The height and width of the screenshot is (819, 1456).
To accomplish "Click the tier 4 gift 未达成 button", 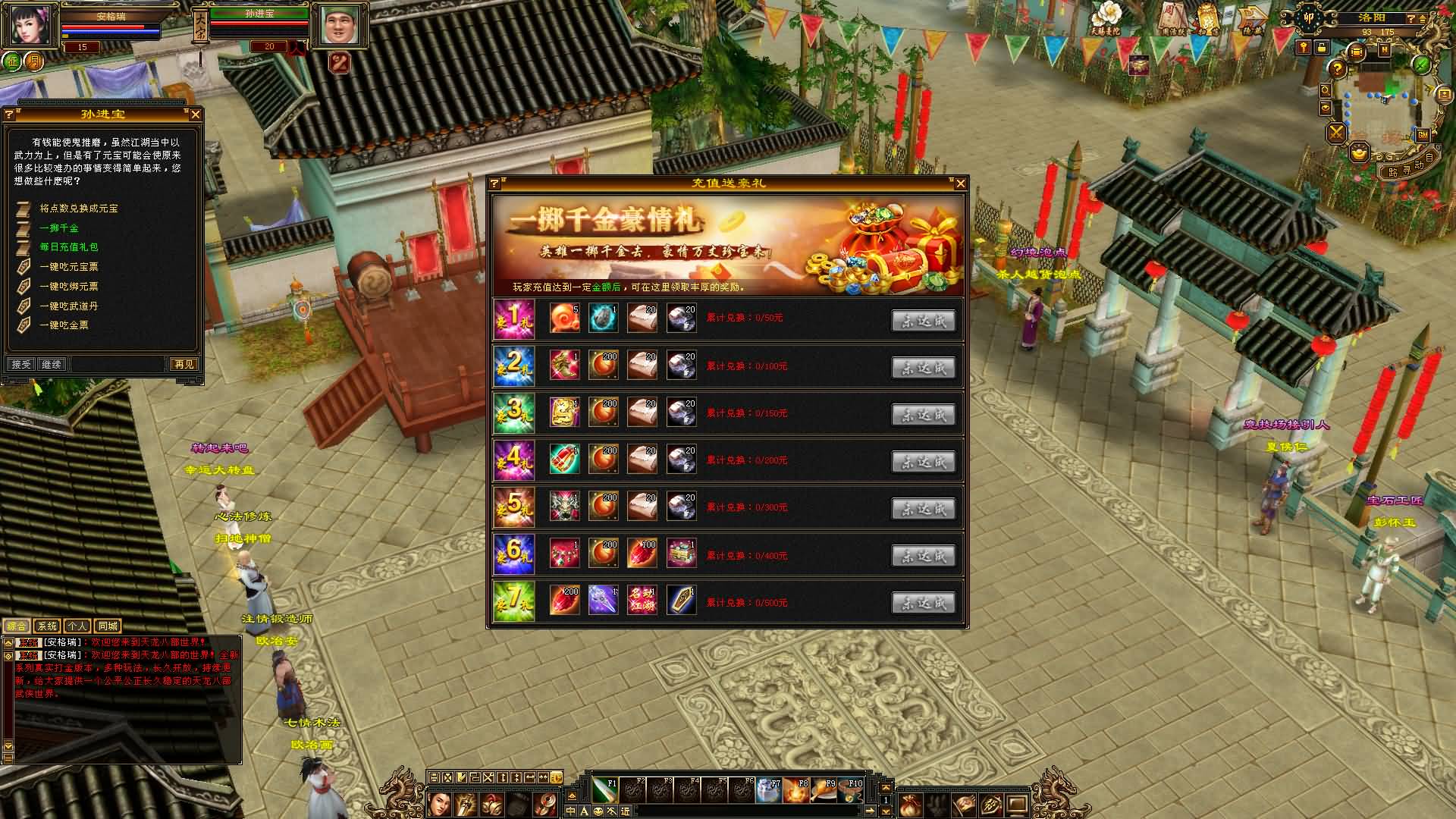I will click(x=923, y=462).
